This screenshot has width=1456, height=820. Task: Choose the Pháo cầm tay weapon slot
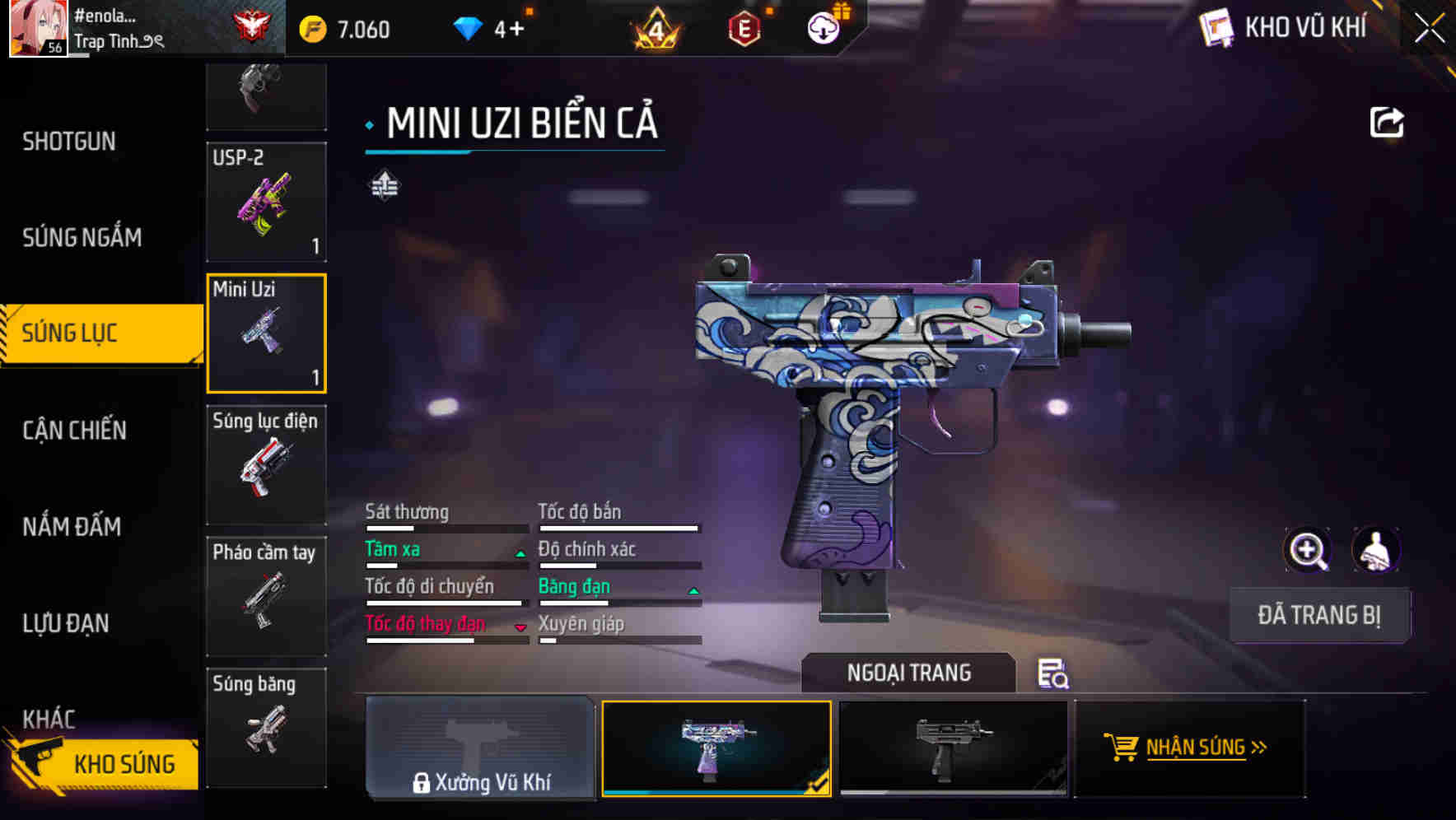tap(266, 596)
